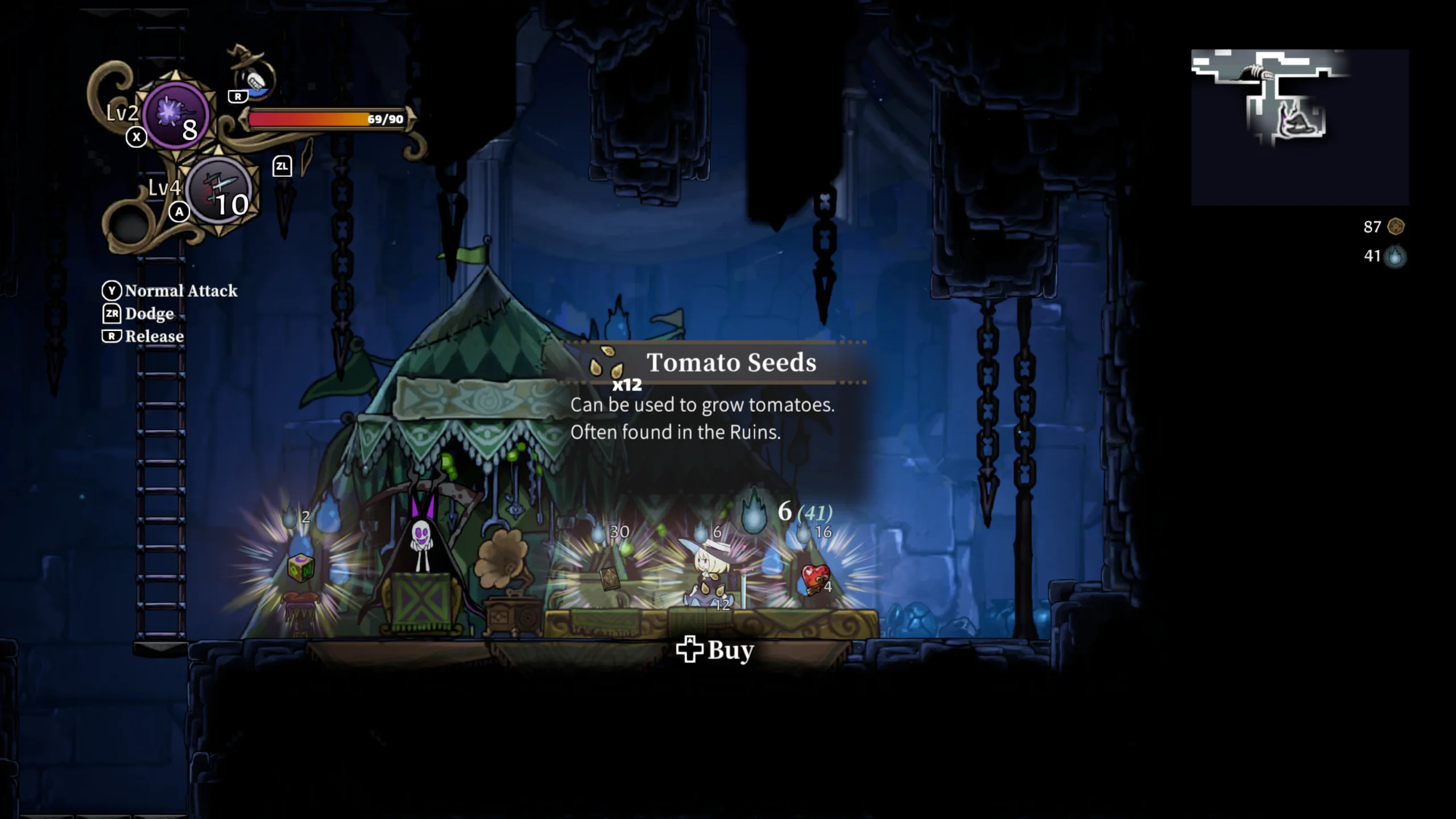Click the coin currency icon beside 87

pos(1395,227)
